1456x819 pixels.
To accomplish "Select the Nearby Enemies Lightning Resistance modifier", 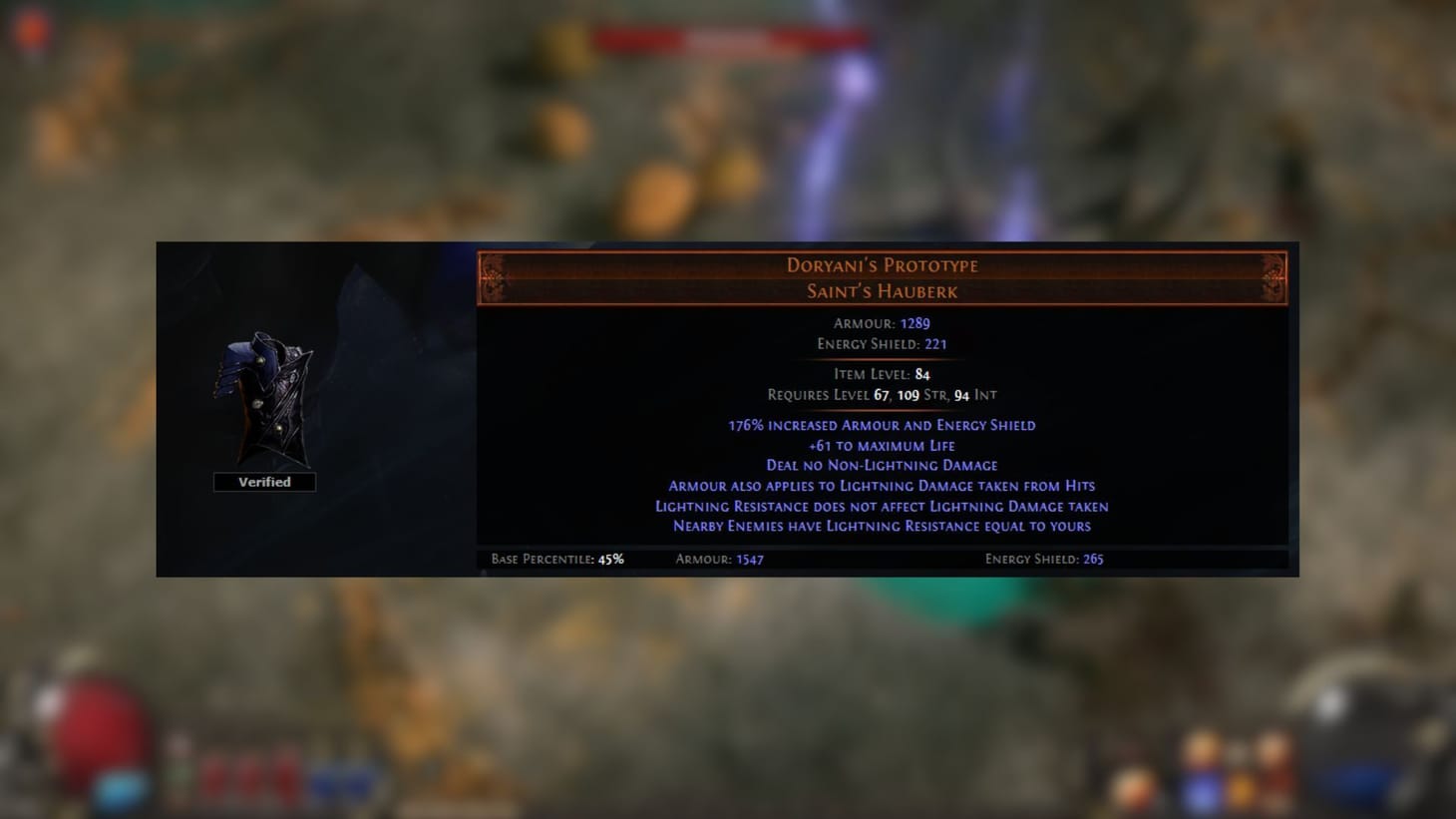I will (x=882, y=526).
